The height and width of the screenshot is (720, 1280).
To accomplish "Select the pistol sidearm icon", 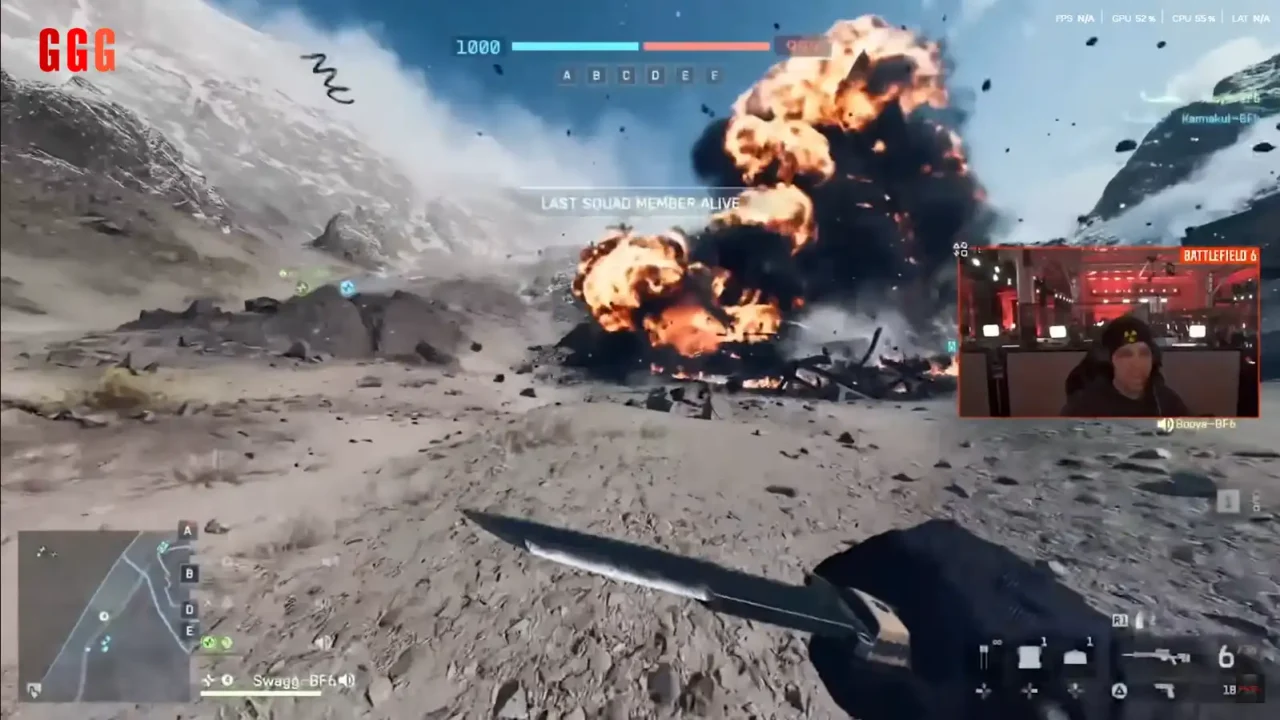I will (x=1164, y=690).
